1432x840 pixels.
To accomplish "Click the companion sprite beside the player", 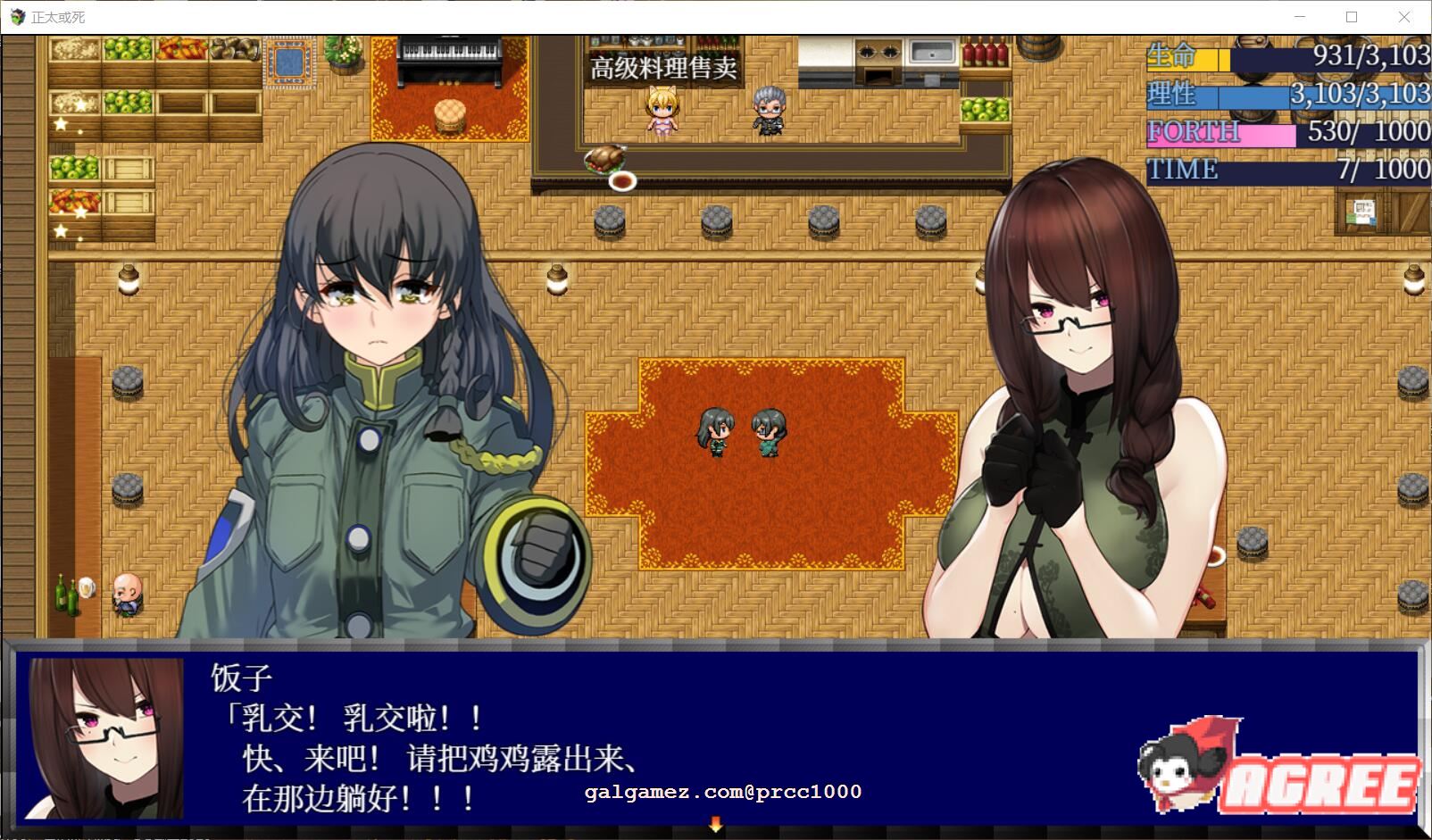I will (x=766, y=433).
